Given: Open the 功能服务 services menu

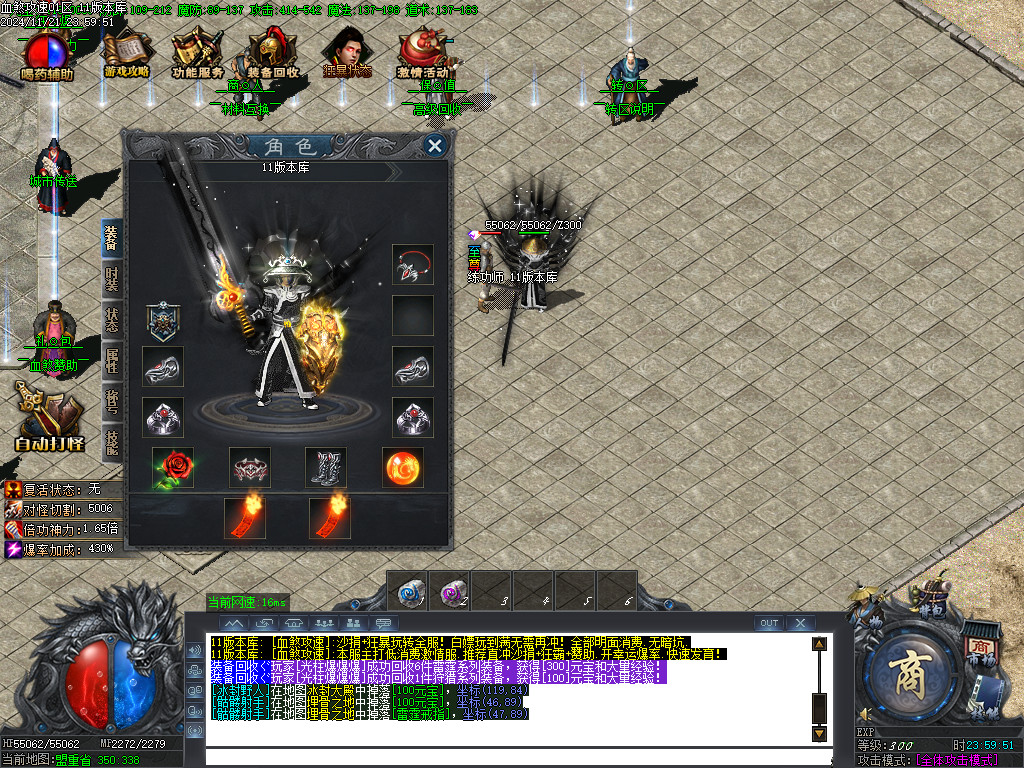Looking at the screenshot, I should [x=198, y=55].
